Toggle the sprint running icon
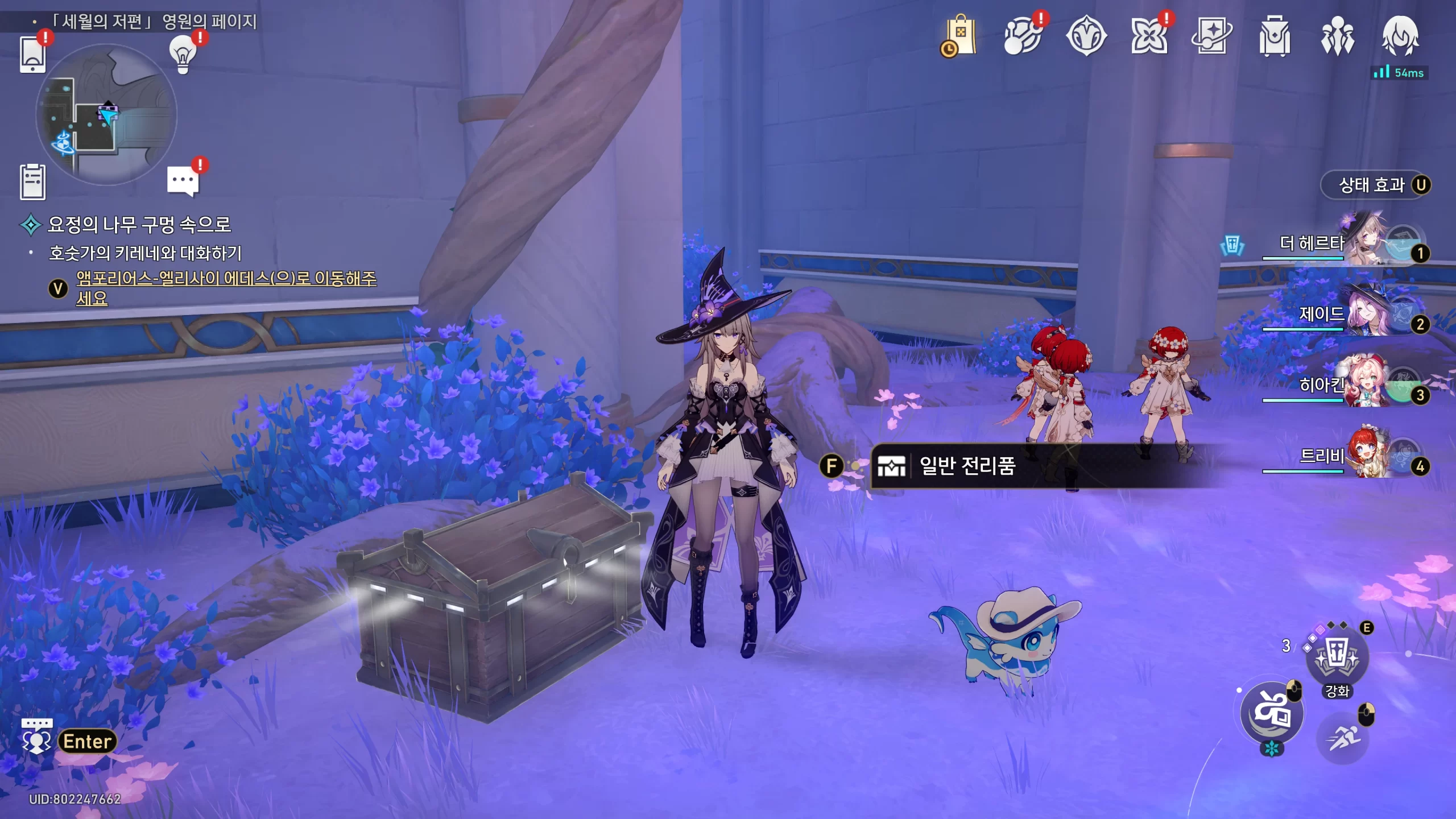Screen dimensions: 1456x819 pyautogui.click(x=1342, y=738)
